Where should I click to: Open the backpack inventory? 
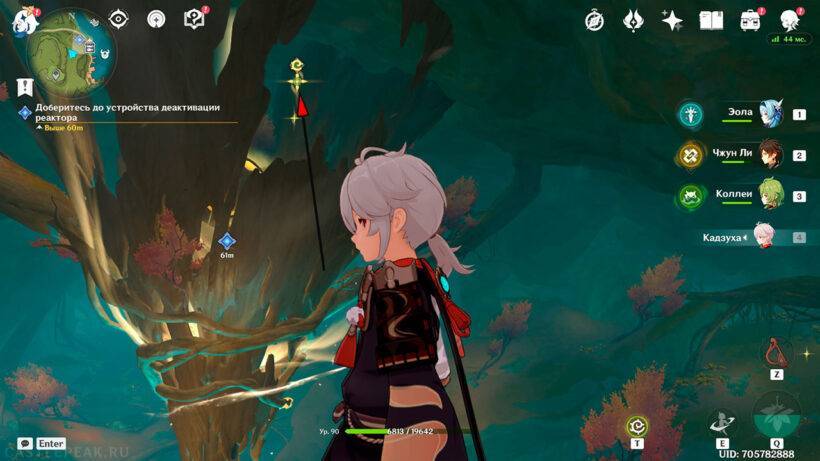750,19
